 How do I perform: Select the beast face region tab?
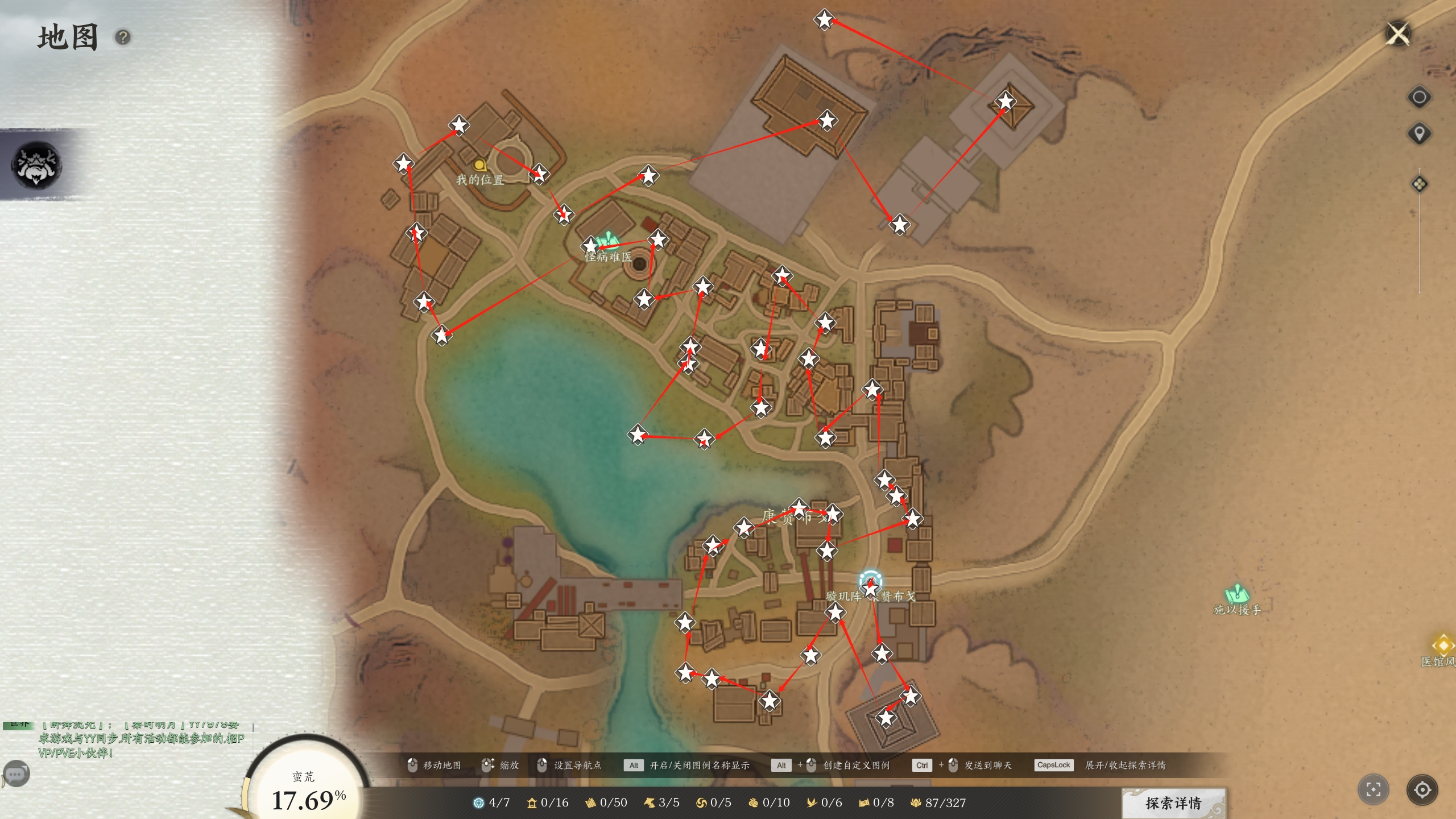[x=37, y=165]
